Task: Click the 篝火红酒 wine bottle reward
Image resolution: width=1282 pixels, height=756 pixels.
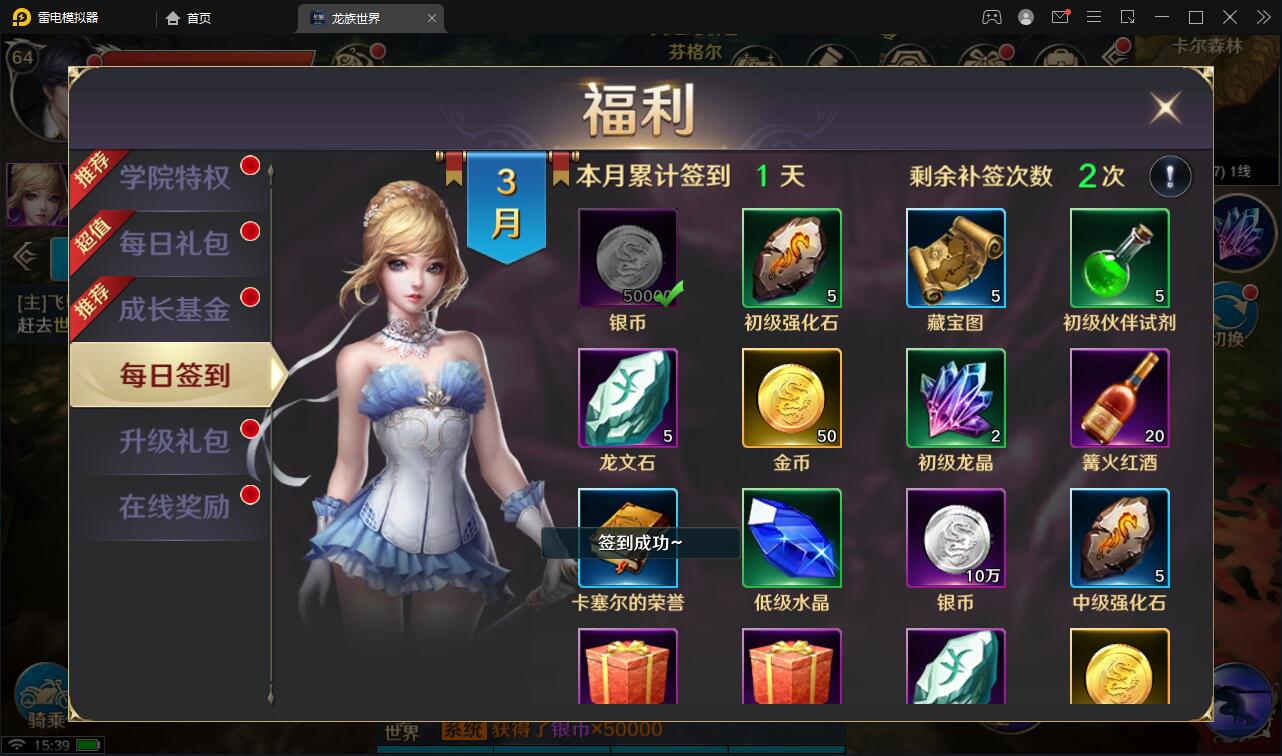Action: click(x=1119, y=398)
